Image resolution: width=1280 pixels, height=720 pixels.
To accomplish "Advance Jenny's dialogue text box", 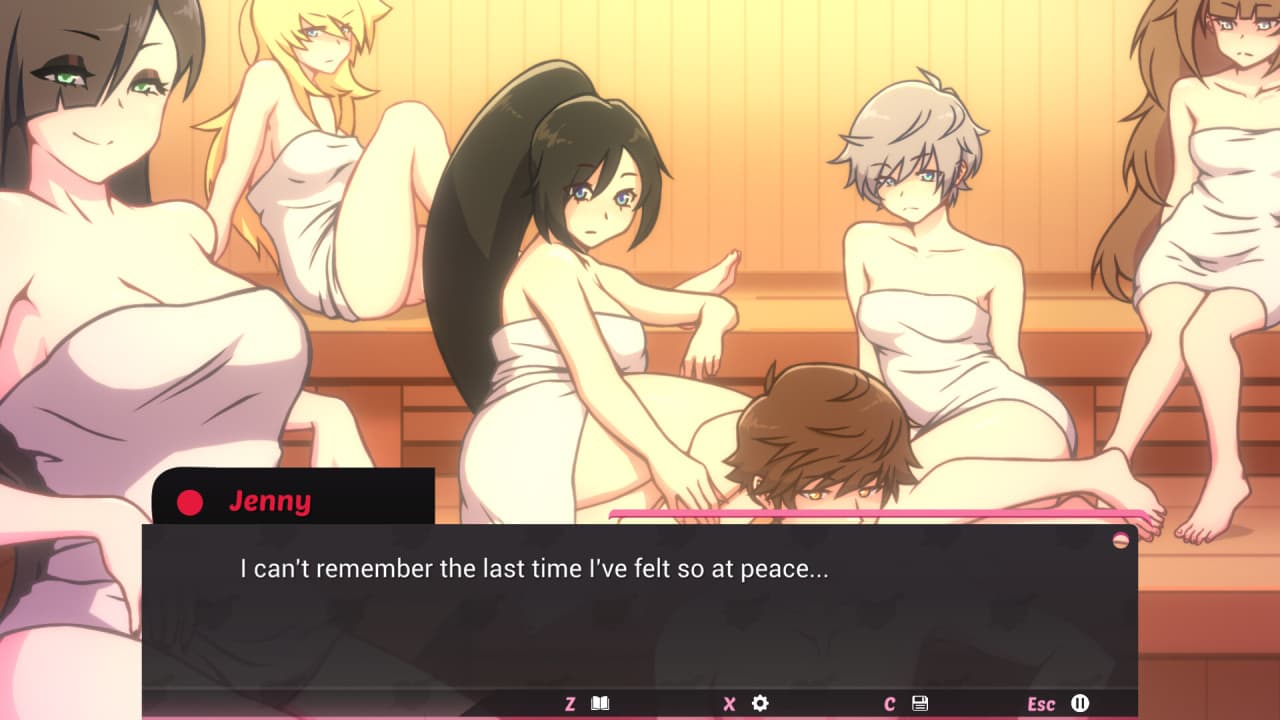I will click(x=640, y=610).
